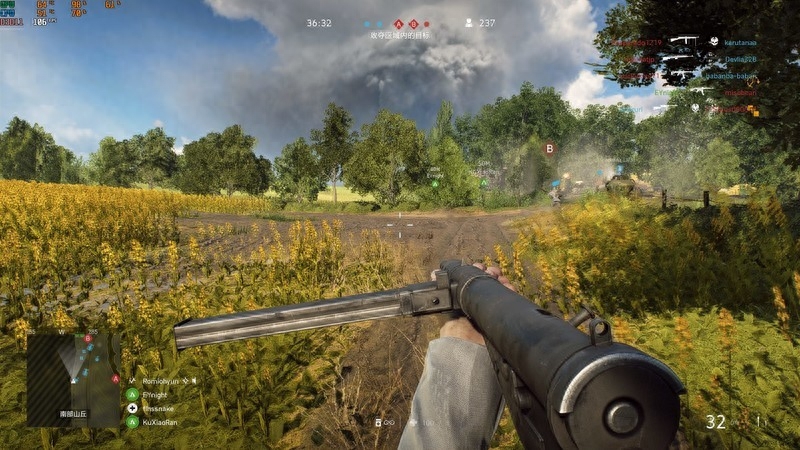Click objective A flag in top bar
The width and height of the screenshot is (800, 450).
click(x=398, y=23)
